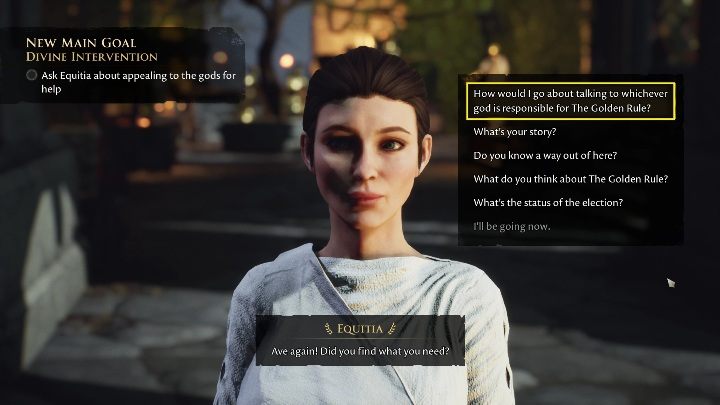End conversation with "I'll be going now."

[x=512, y=226]
